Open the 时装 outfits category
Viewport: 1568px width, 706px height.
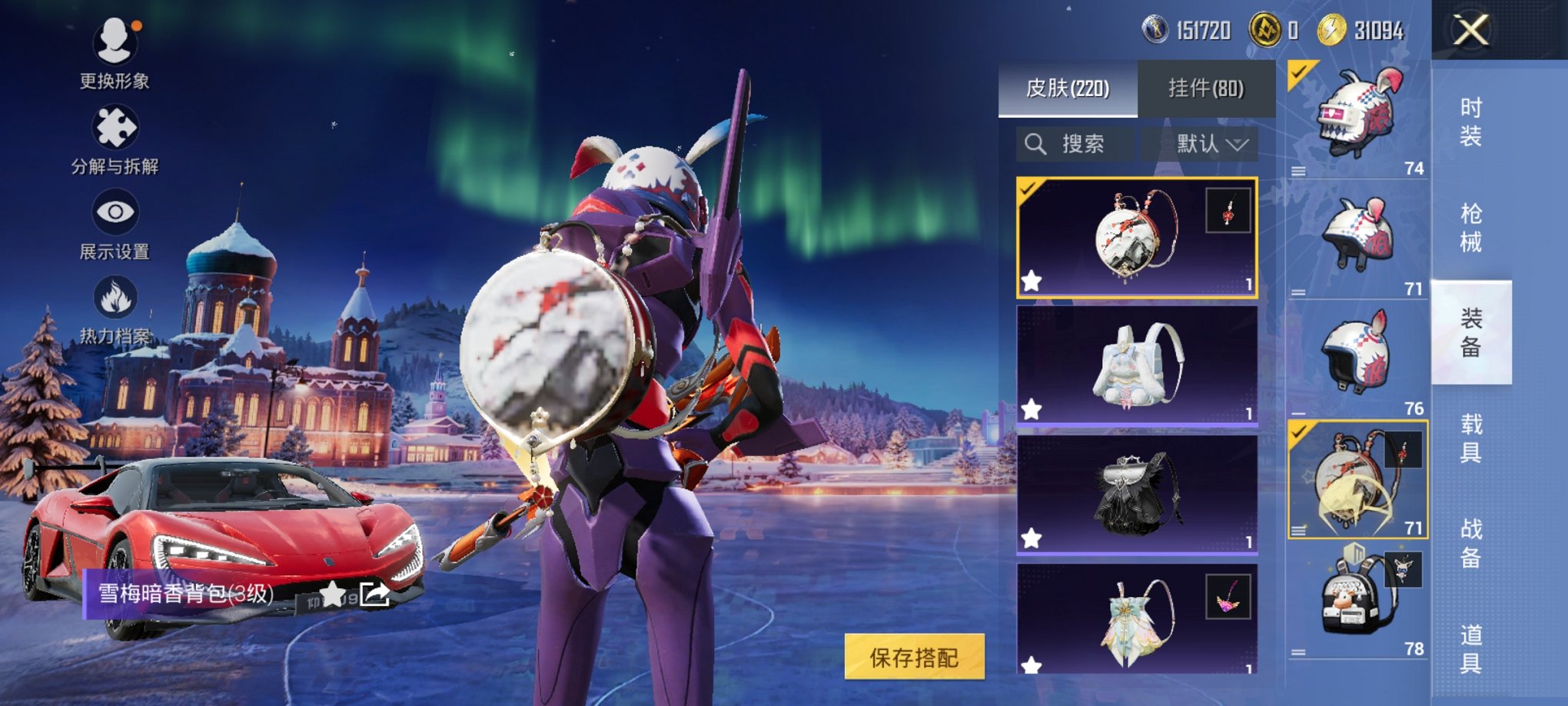pos(1470,122)
